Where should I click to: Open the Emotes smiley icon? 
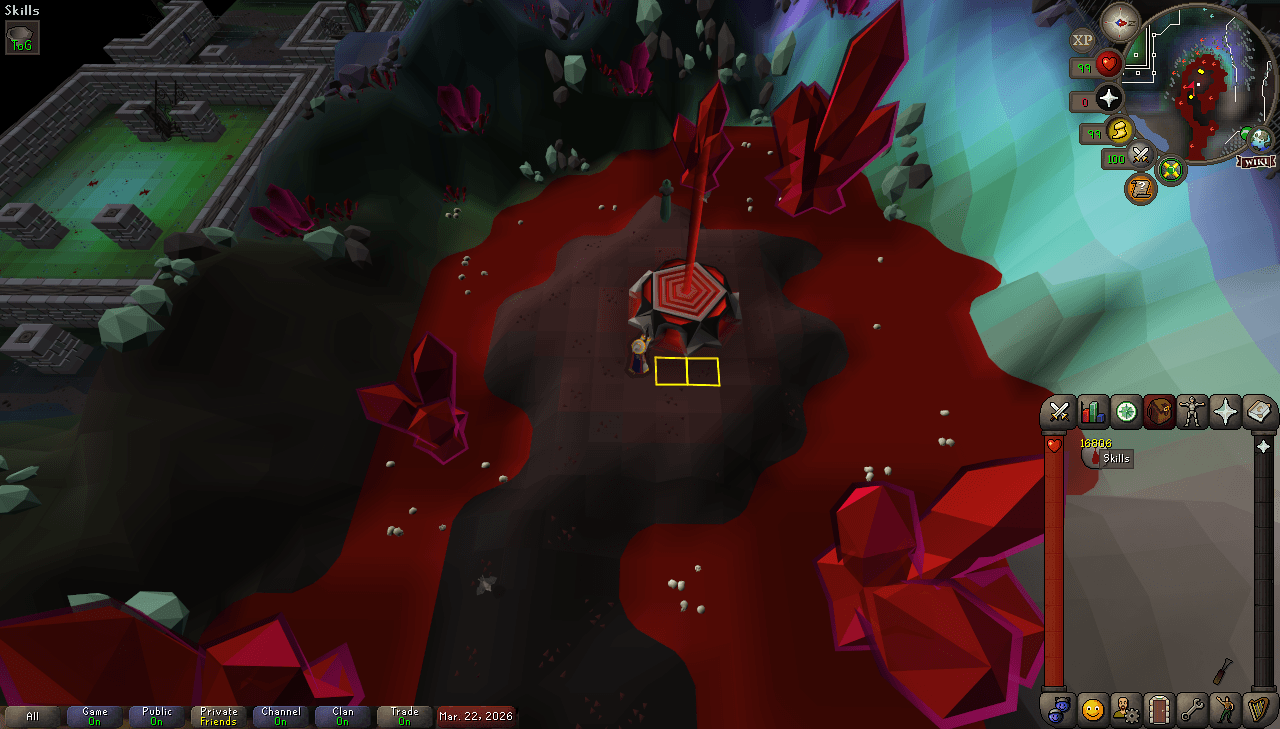1224,710
